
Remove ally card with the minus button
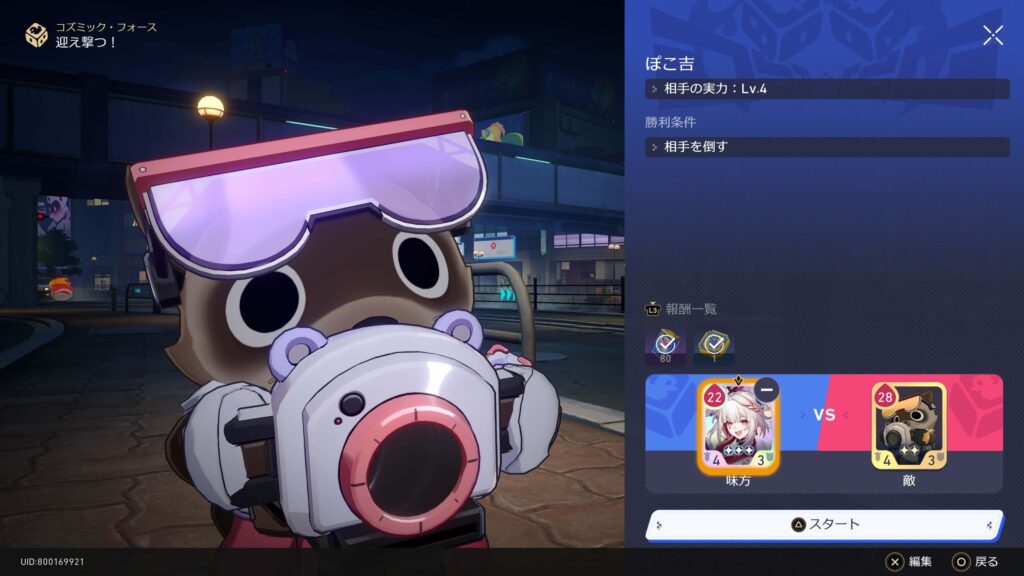(x=767, y=391)
